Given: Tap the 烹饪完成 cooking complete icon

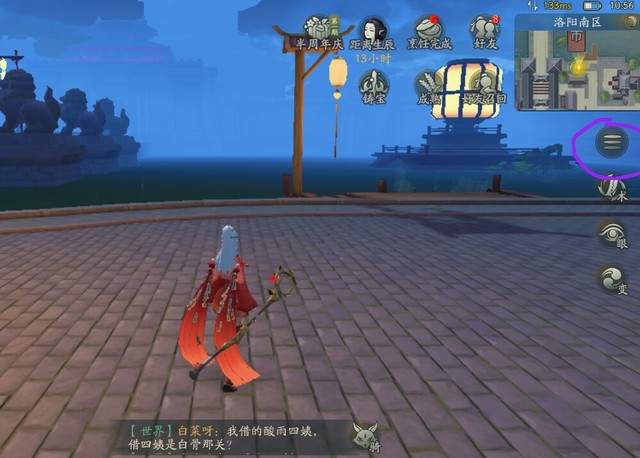Looking at the screenshot, I should pos(430,31).
